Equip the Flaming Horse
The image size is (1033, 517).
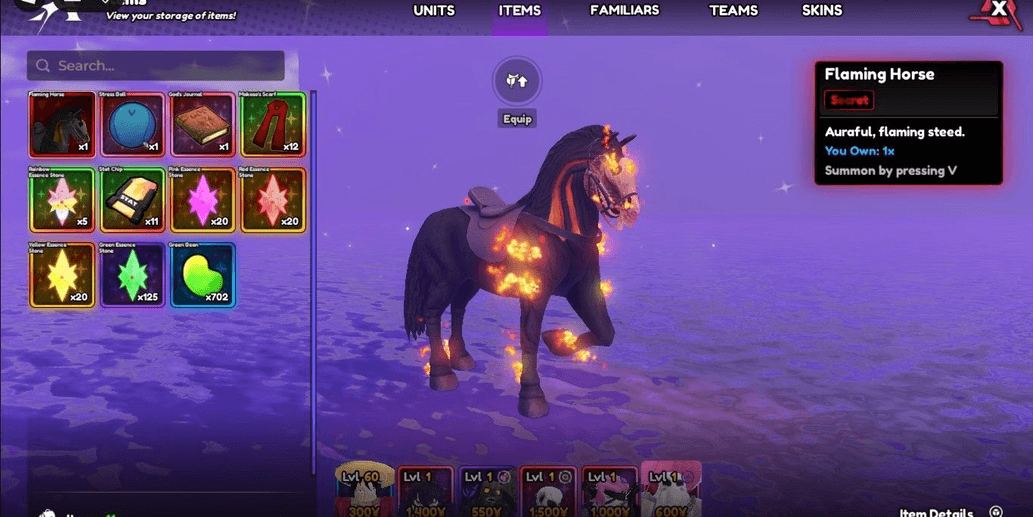pyautogui.click(x=517, y=83)
